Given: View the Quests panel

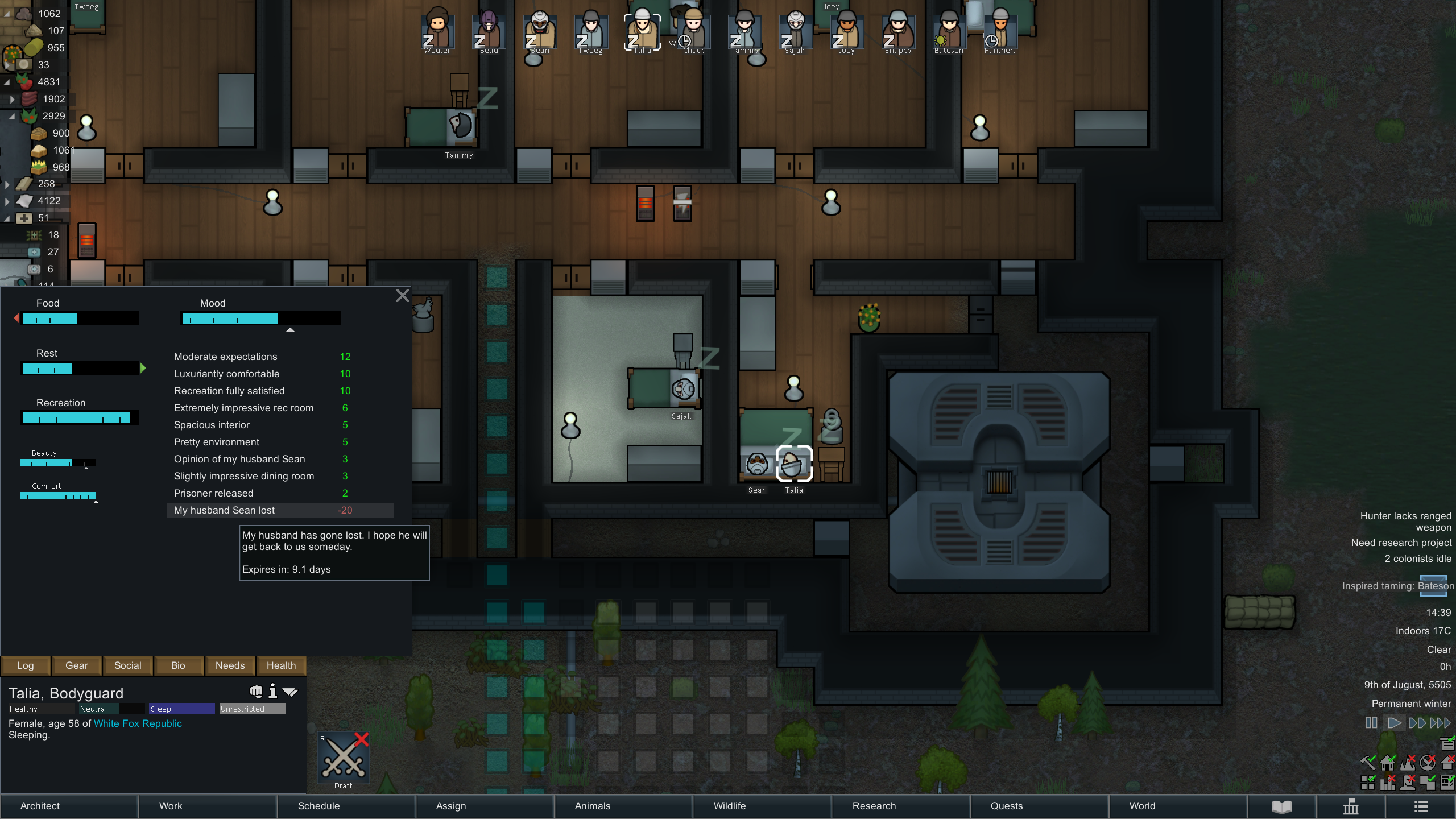Looking at the screenshot, I should [x=1007, y=806].
